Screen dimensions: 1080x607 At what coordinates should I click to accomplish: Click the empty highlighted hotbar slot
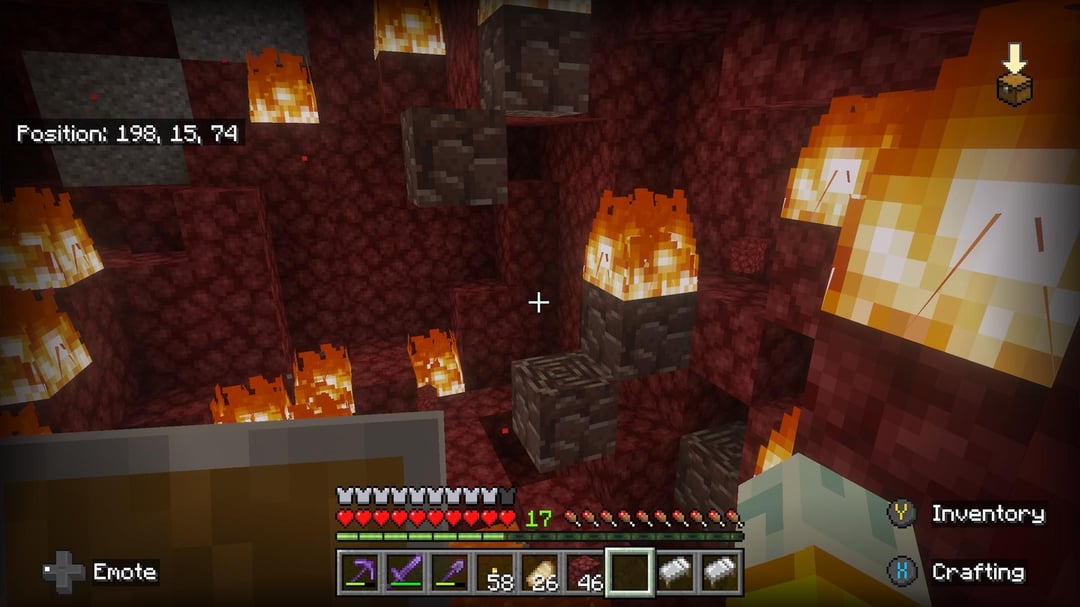coord(630,572)
